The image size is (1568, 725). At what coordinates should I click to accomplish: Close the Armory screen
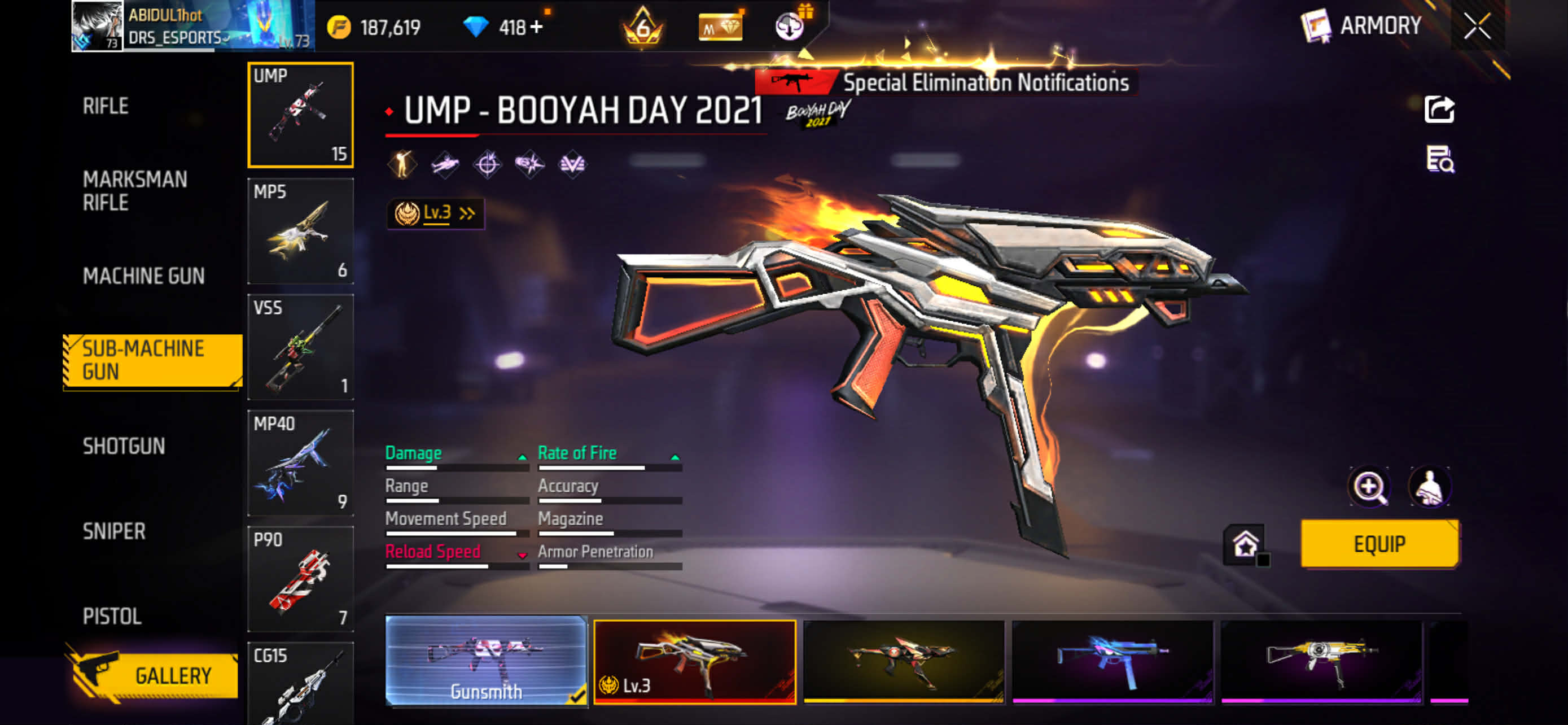1477,26
